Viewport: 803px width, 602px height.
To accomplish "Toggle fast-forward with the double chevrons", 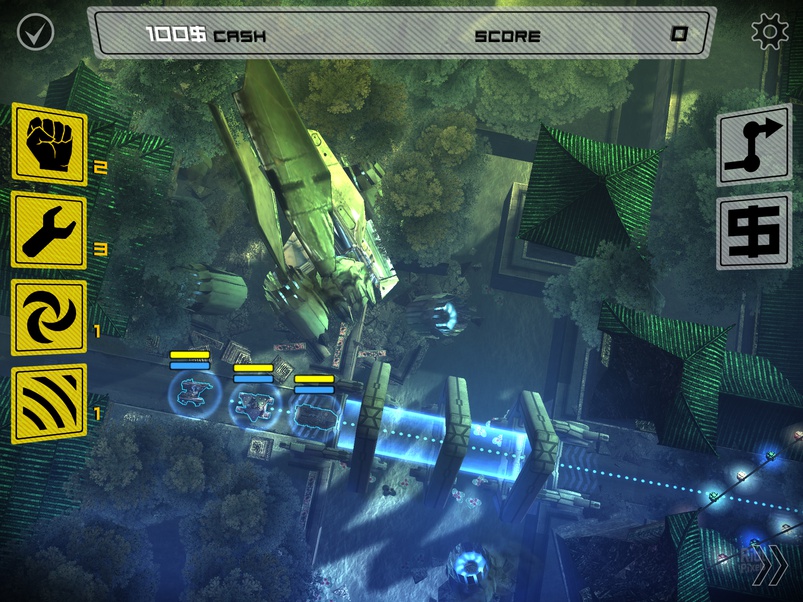I will (769, 567).
